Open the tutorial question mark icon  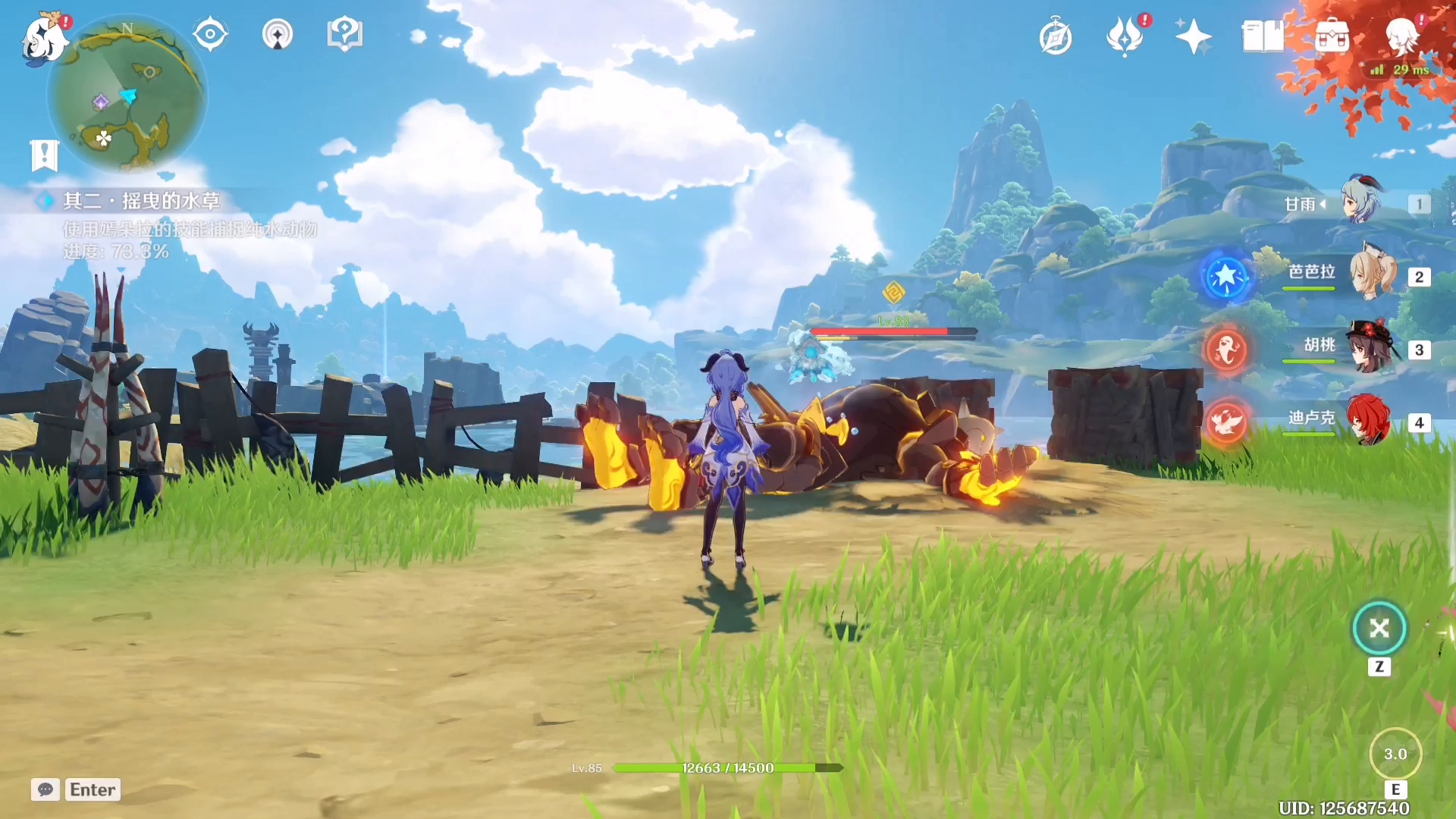pos(344,35)
